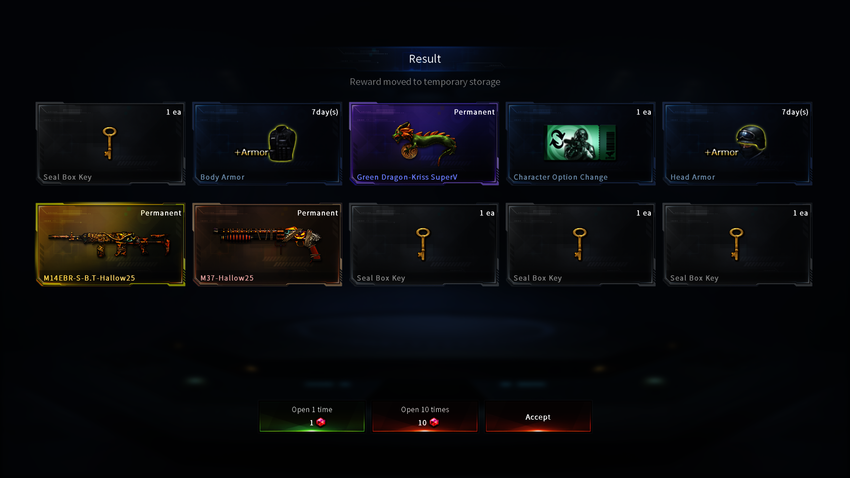
Task: Click the Open 1 time button
Action: pos(312,416)
